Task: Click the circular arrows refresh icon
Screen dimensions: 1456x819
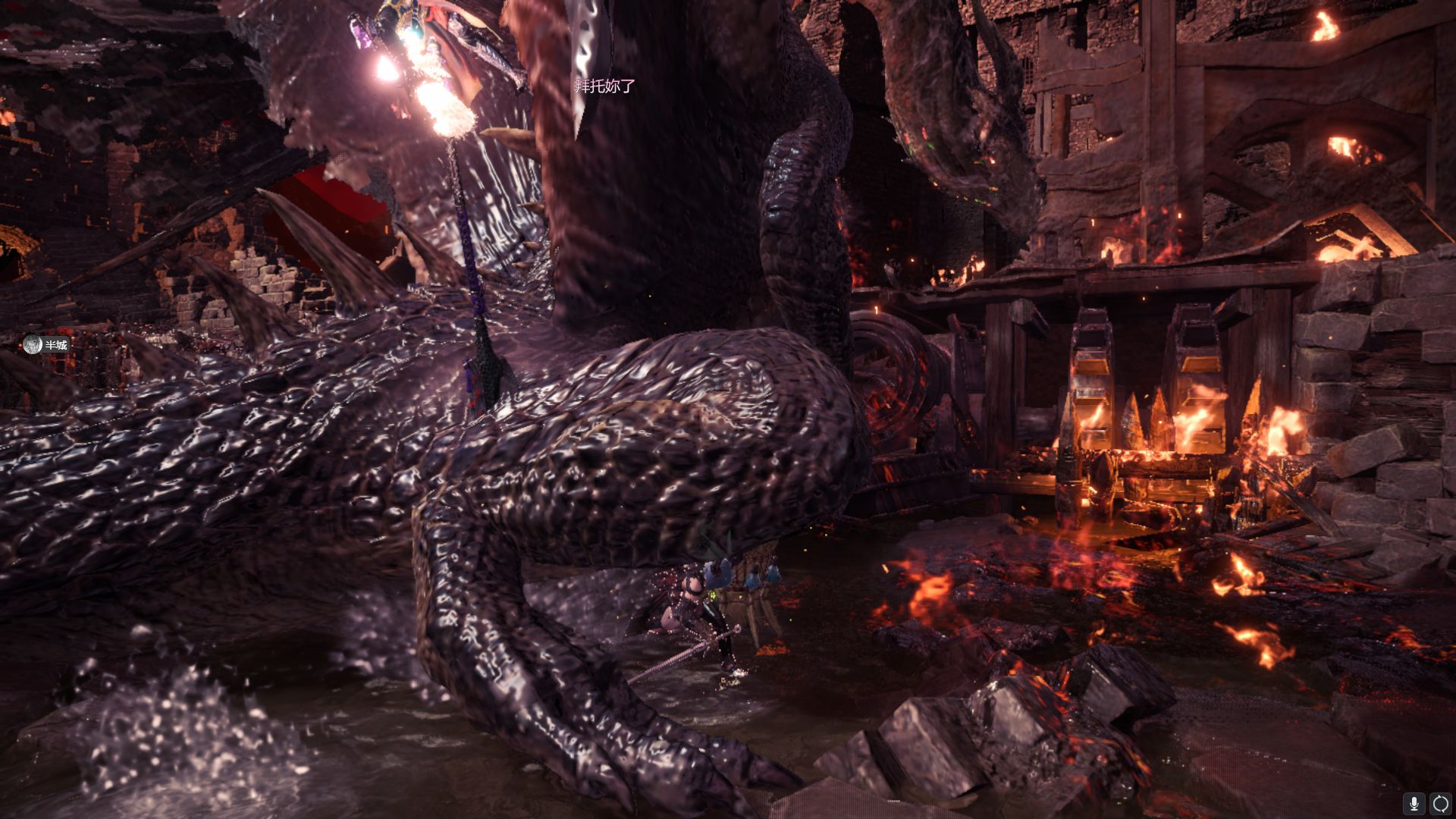Action: [x=1440, y=803]
